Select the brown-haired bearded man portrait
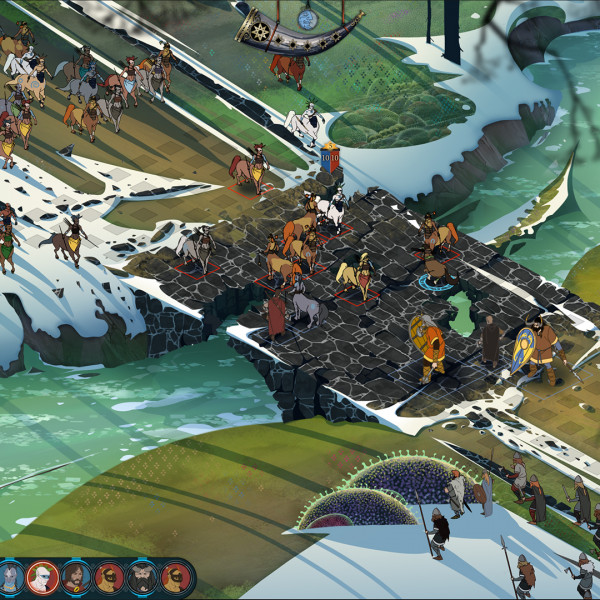 coord(77,577)
